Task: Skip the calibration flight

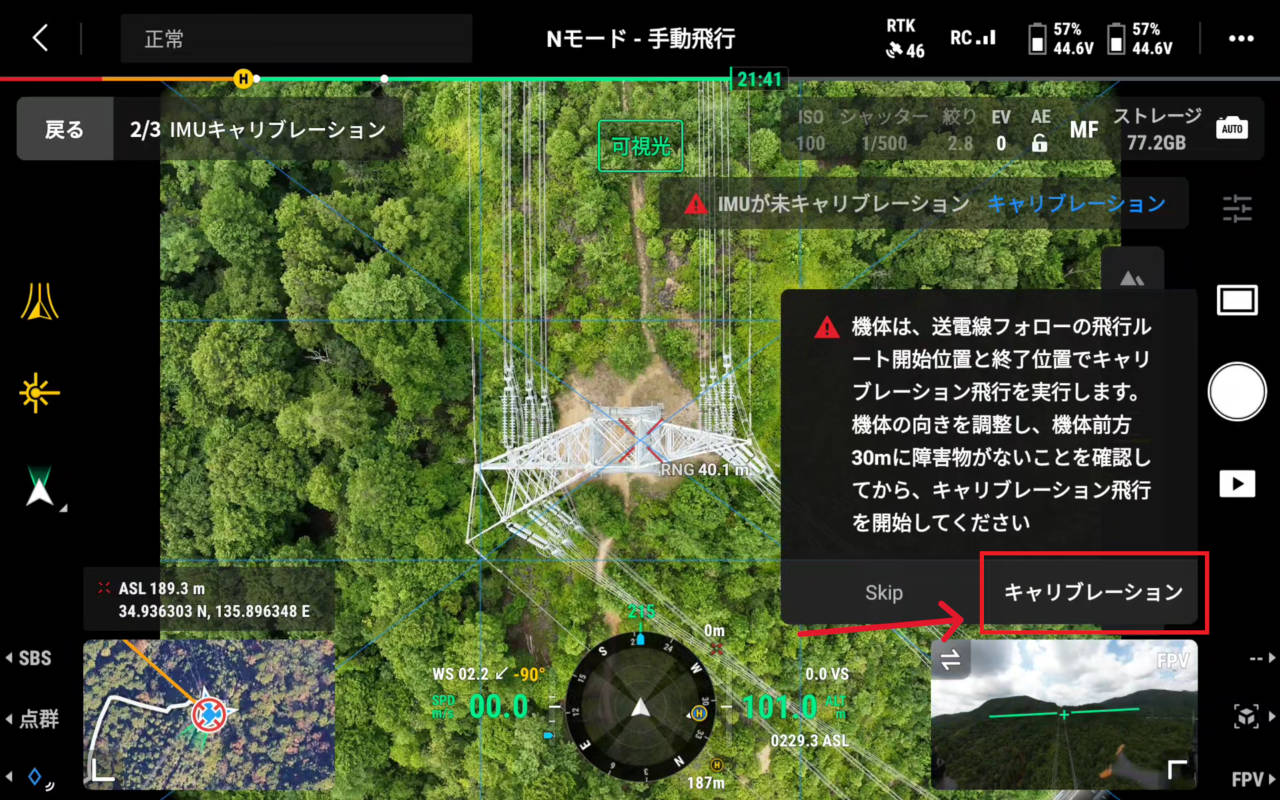Action: click(883, 592)
